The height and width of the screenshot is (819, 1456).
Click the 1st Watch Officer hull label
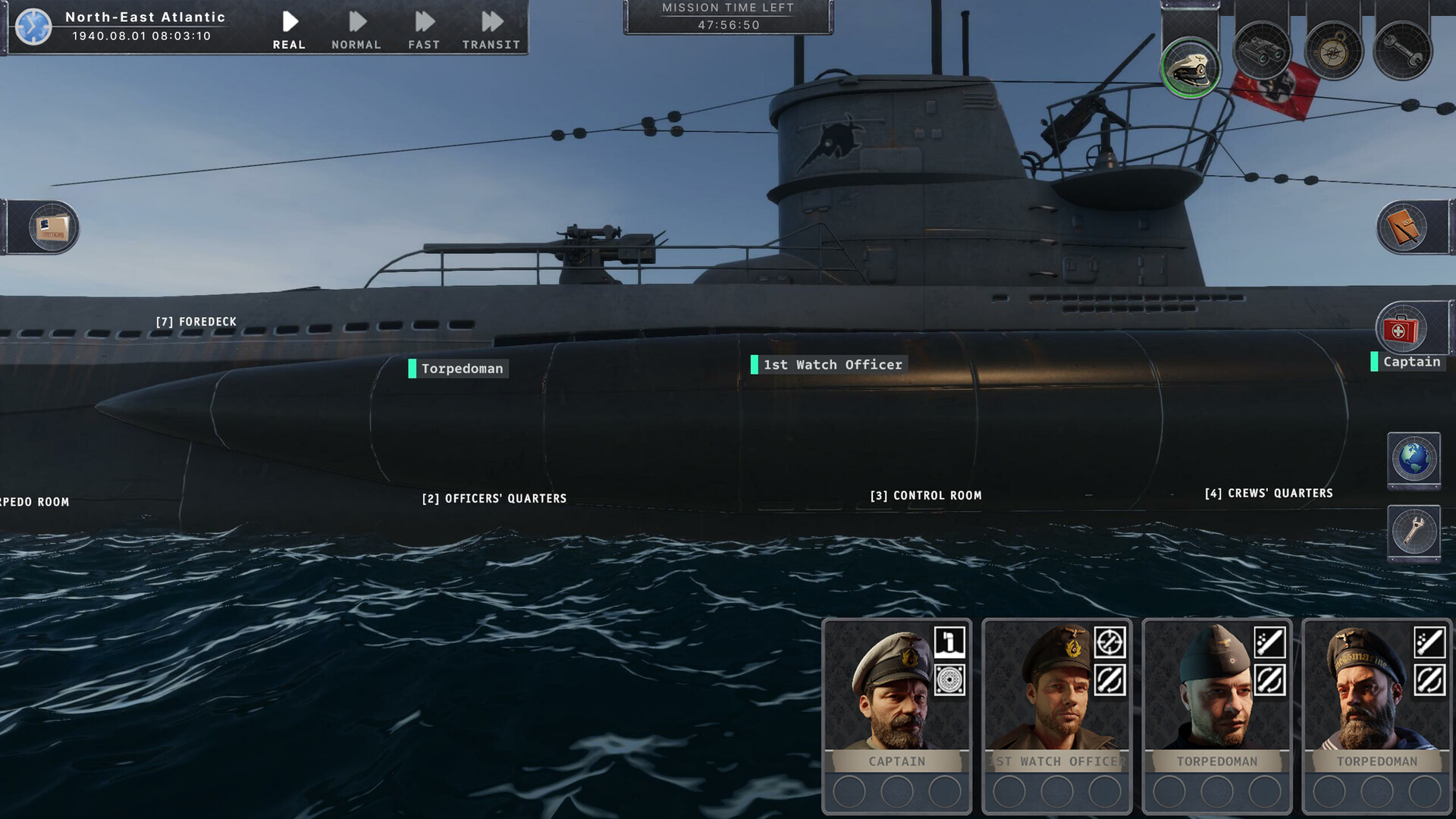[832, 365]
